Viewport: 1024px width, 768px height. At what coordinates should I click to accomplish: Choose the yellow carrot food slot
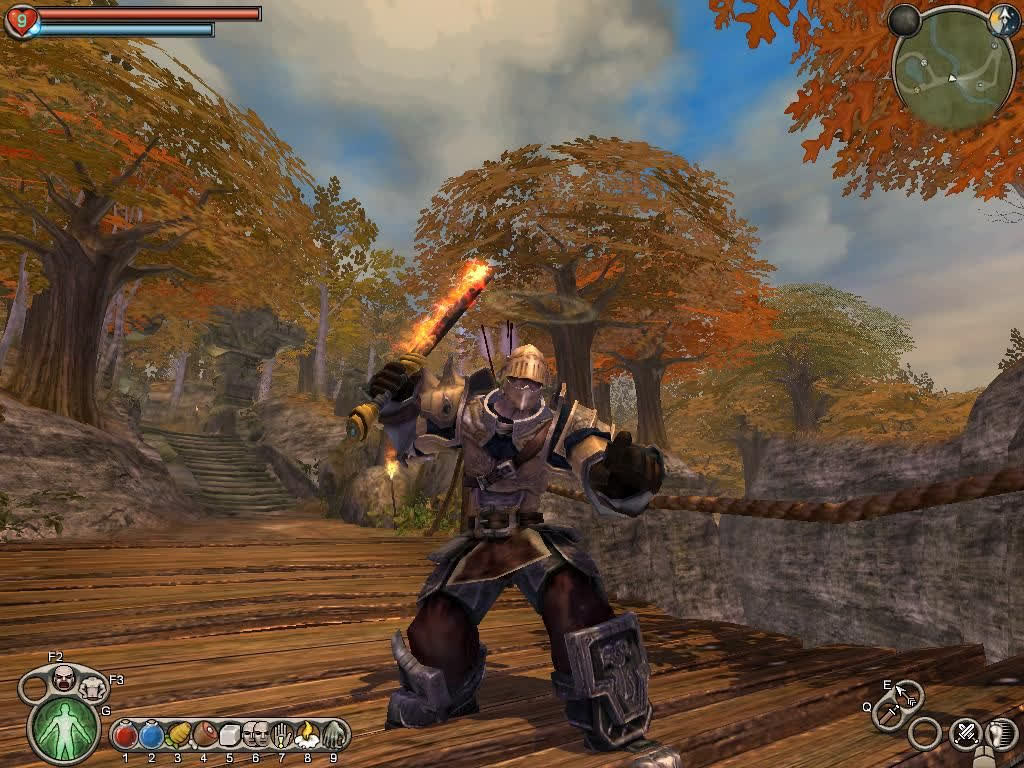click(178, 736)
